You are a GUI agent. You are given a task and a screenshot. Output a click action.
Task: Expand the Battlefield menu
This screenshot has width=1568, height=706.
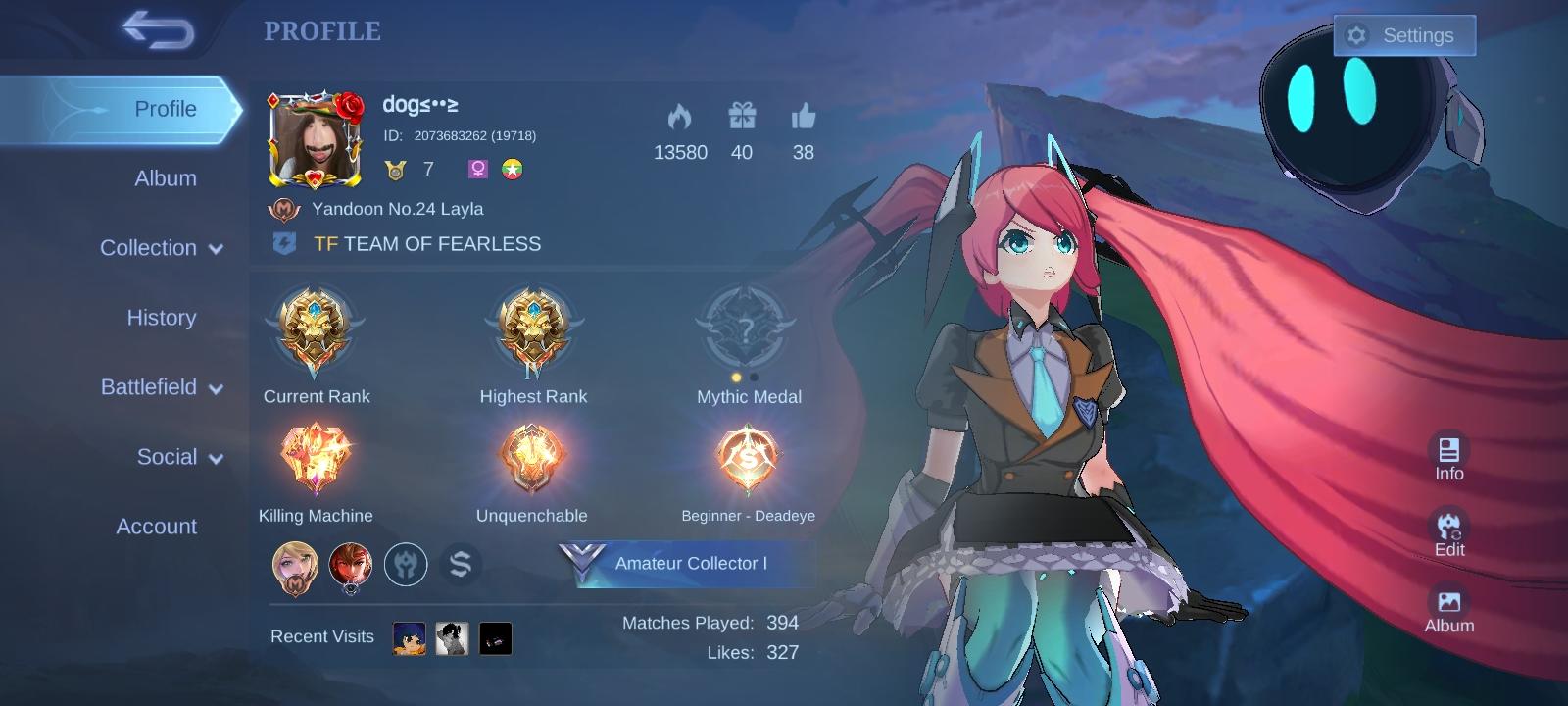click(x=160, y=387)
